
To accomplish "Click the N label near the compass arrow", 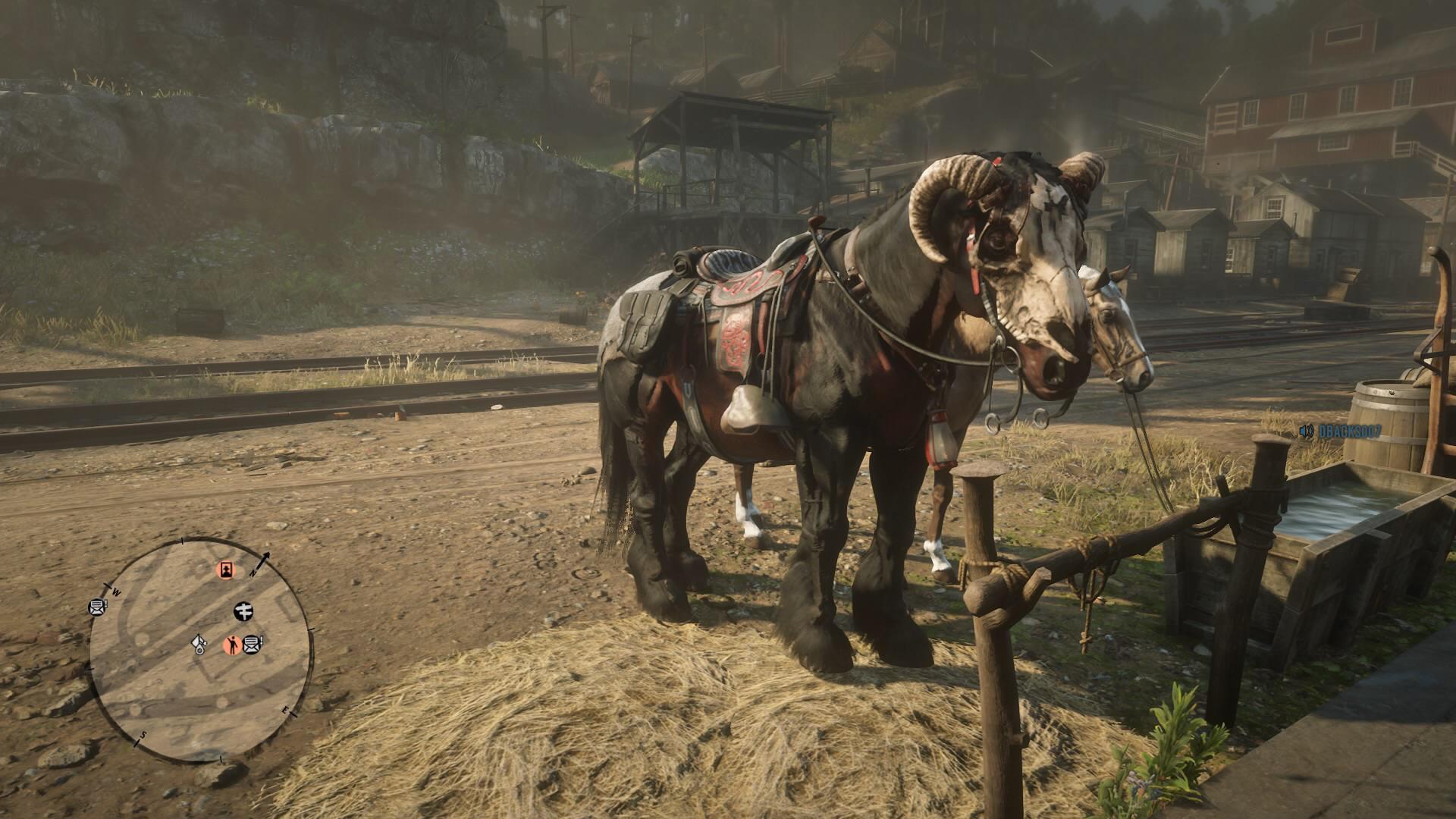I will click(253, 572).
